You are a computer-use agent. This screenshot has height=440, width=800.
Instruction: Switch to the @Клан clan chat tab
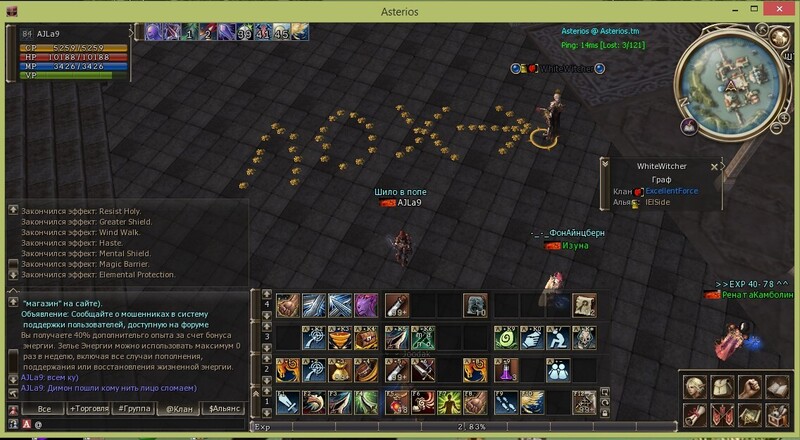(x=178, y=409)
